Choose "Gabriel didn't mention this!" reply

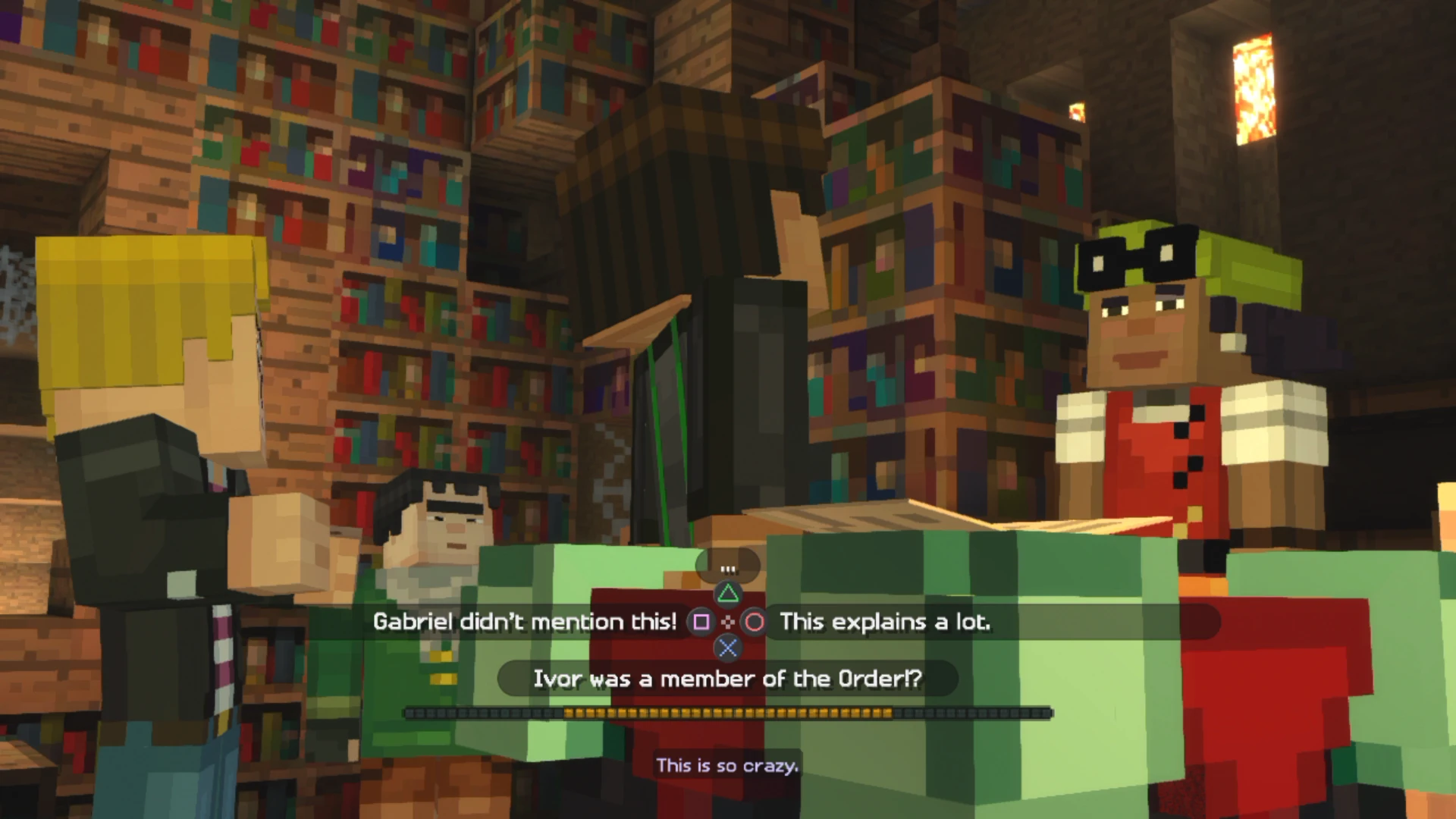coord(525,622)
